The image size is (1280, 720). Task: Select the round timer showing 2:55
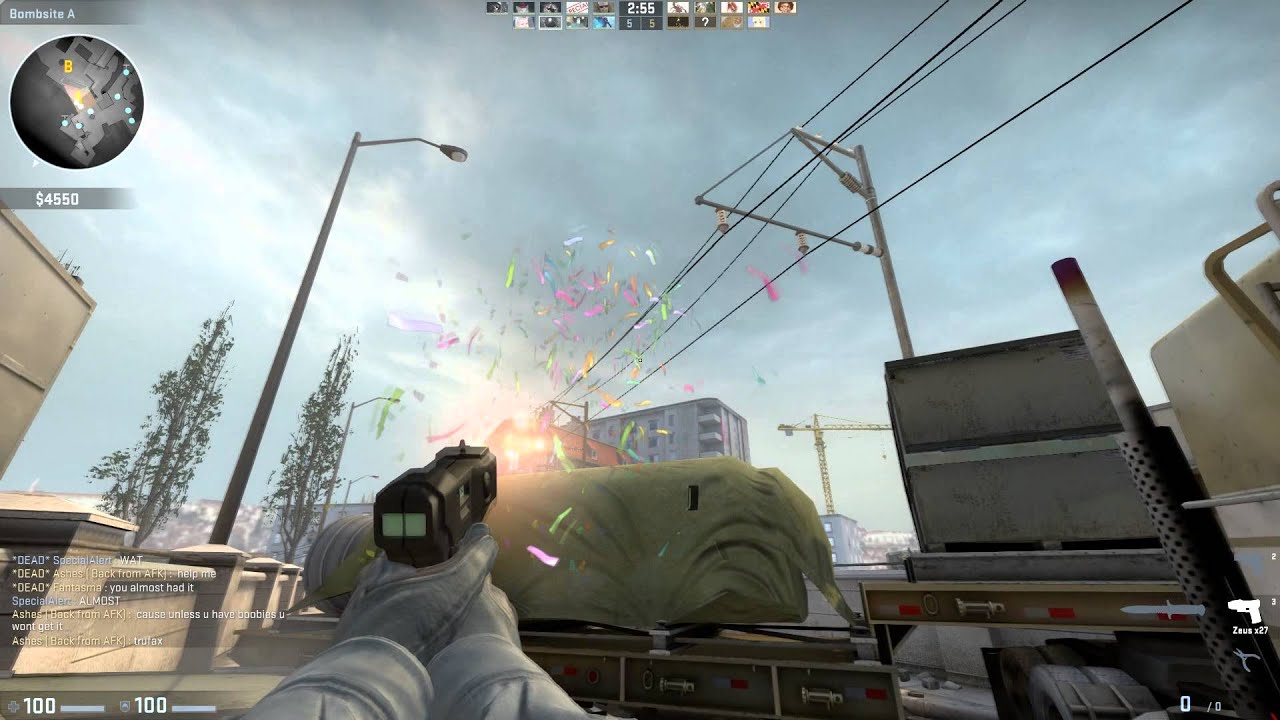(640, 9)
